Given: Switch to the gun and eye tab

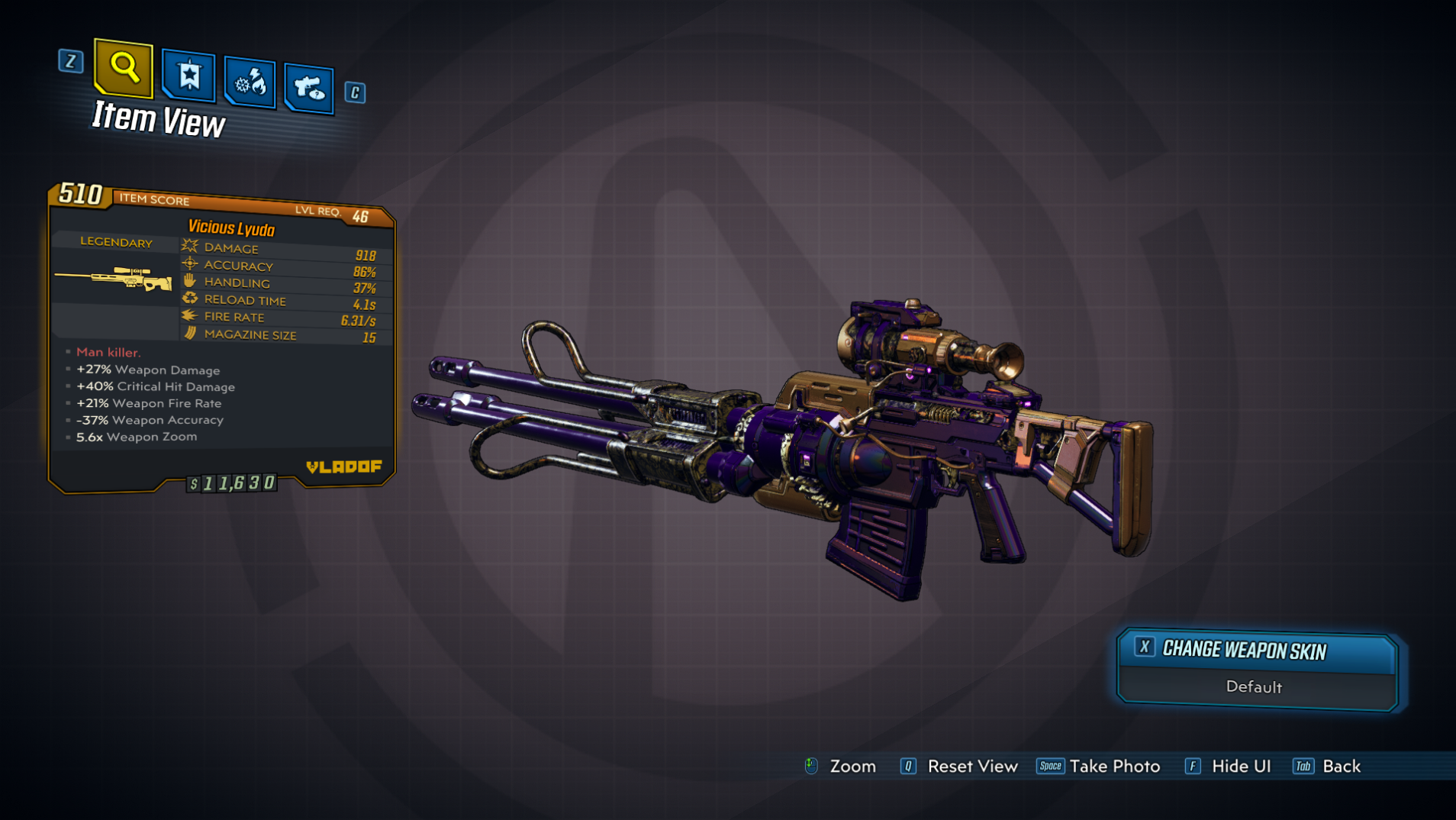Looking at the screenshot, I should [x=309, y=89].
